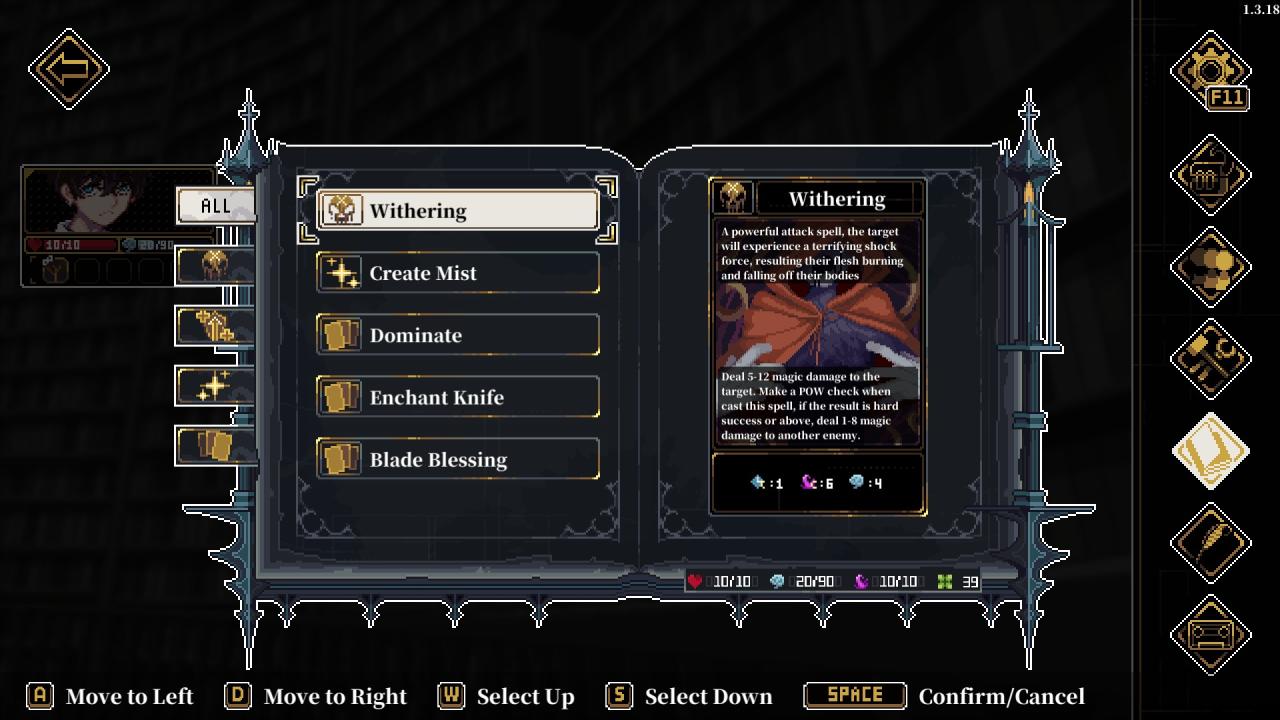Select the Dominate spell
The height and width of the screenshot is (720, 1280).
coord(458,335)
